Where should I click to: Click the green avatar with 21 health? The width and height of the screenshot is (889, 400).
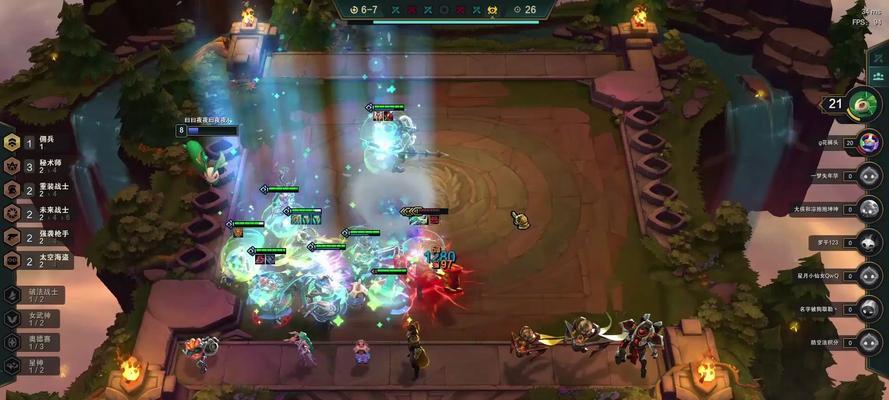[x=863, y=103]
